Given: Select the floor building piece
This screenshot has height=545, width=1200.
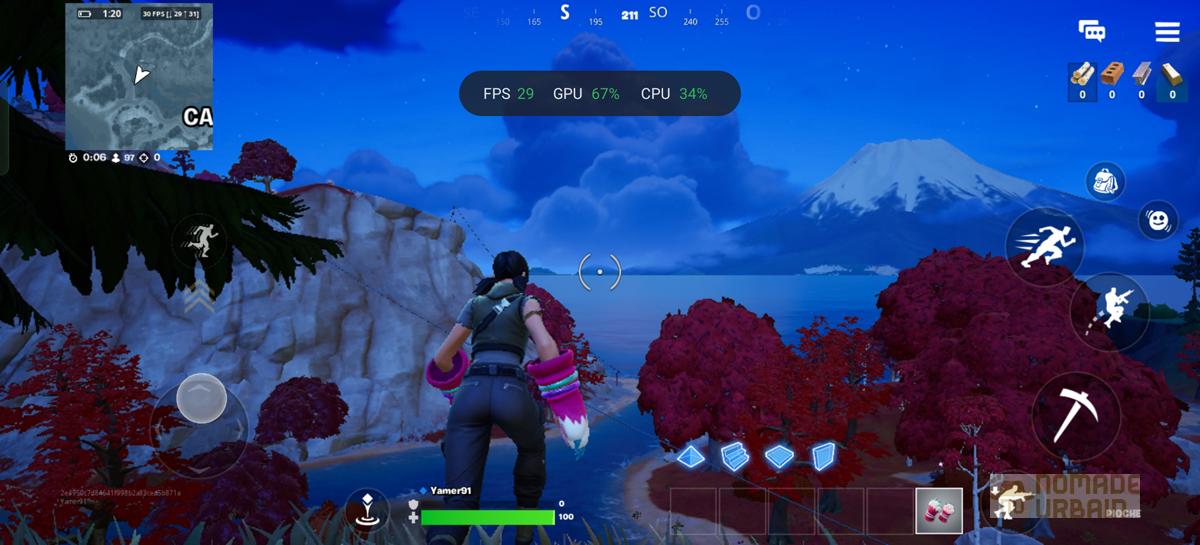Looking at the screenshot, I should pos(779,456).
